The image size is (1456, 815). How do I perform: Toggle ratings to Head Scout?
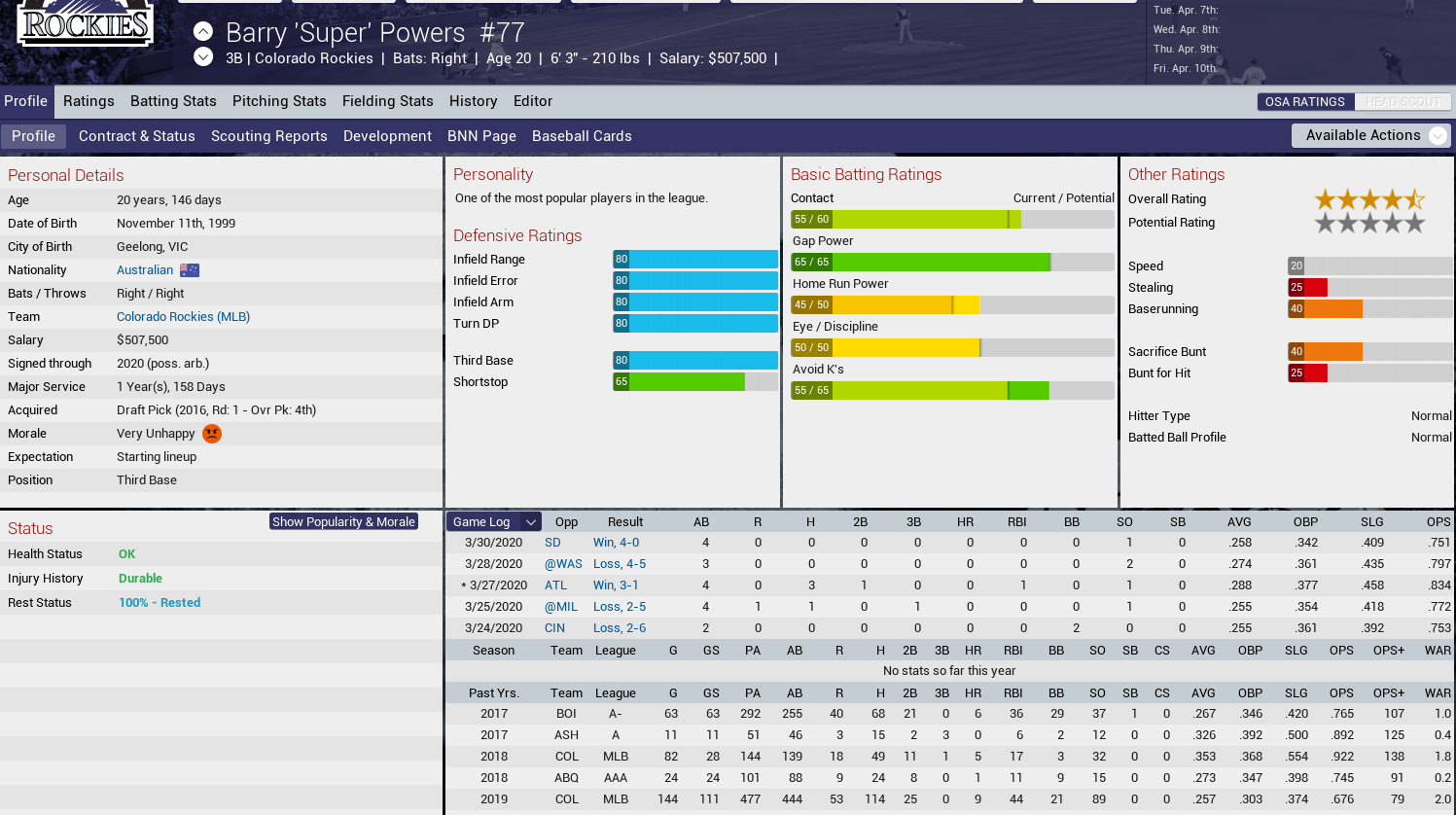1403,102
